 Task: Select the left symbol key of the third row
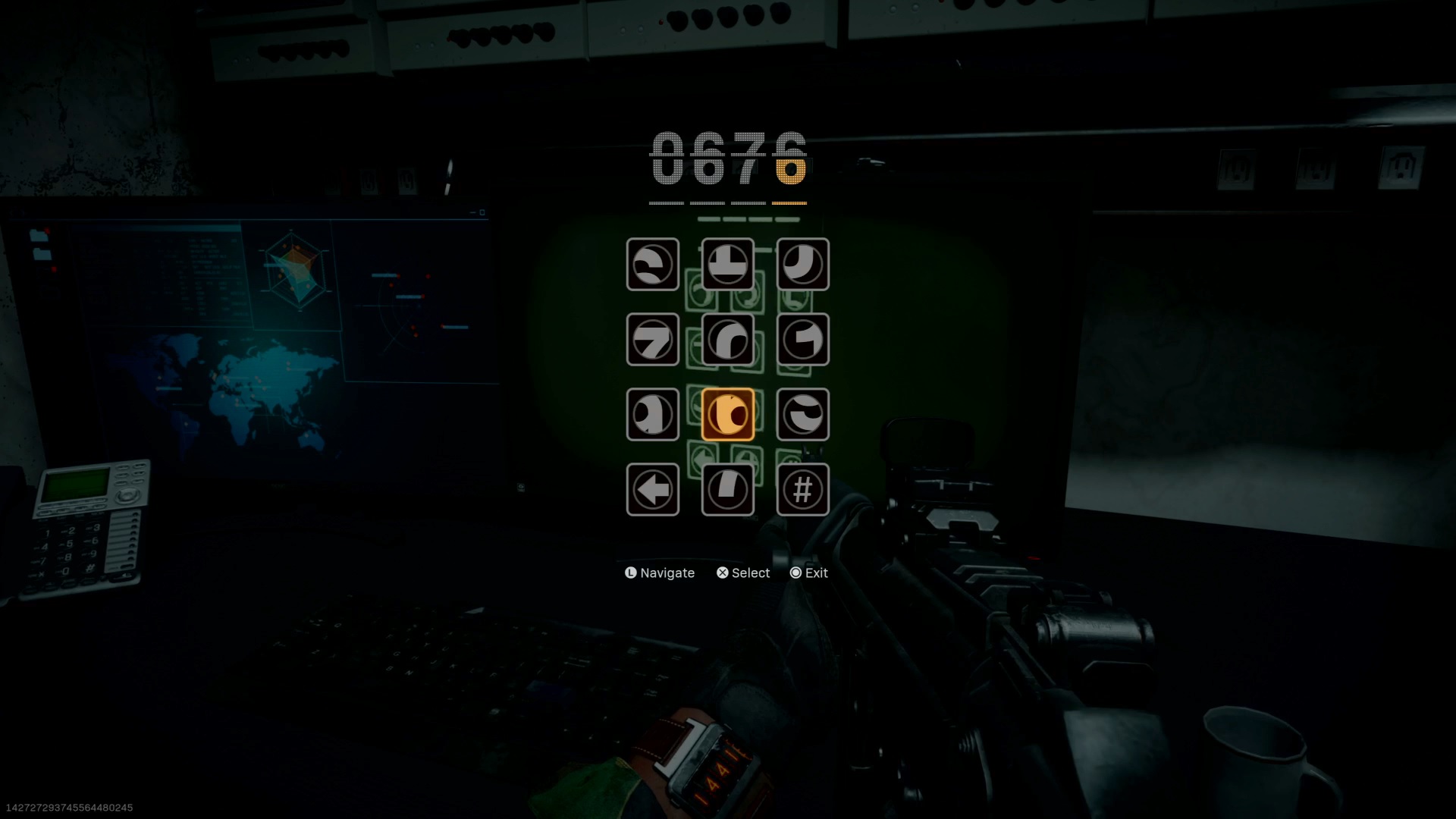tap(652, 414)
